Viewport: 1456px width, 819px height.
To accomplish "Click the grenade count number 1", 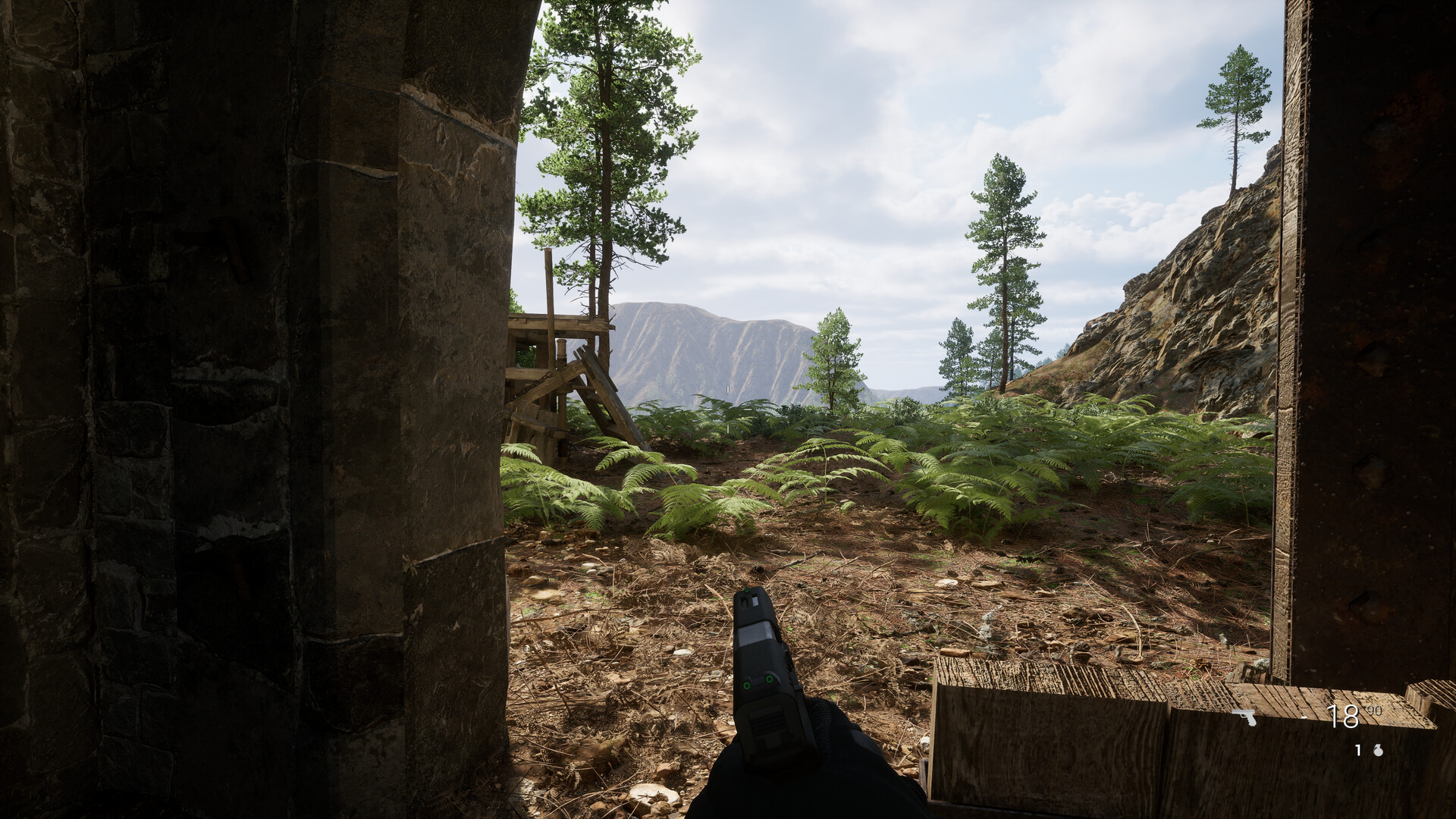I will click(1357, 751).
